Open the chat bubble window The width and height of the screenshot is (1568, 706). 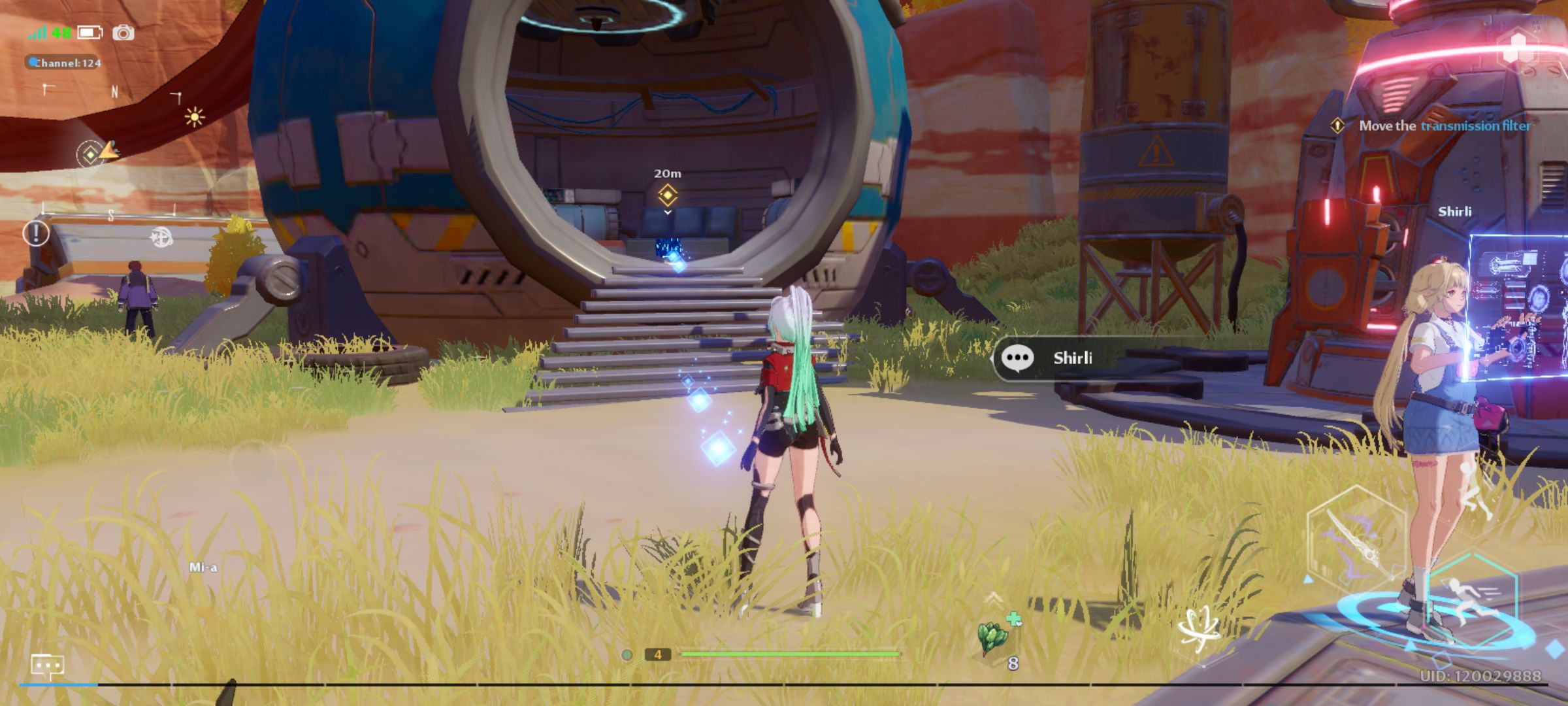pyautogui.click(x=47, y=665)
